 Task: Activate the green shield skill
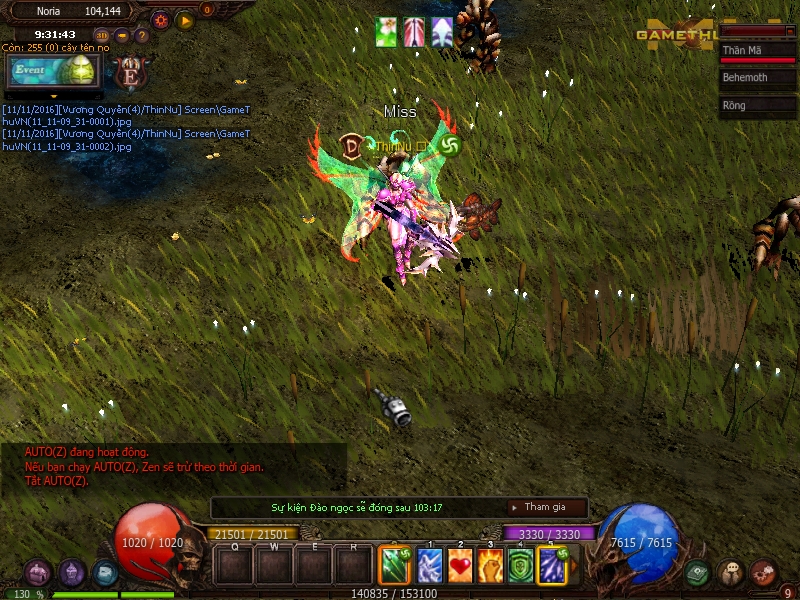[521, 565]
